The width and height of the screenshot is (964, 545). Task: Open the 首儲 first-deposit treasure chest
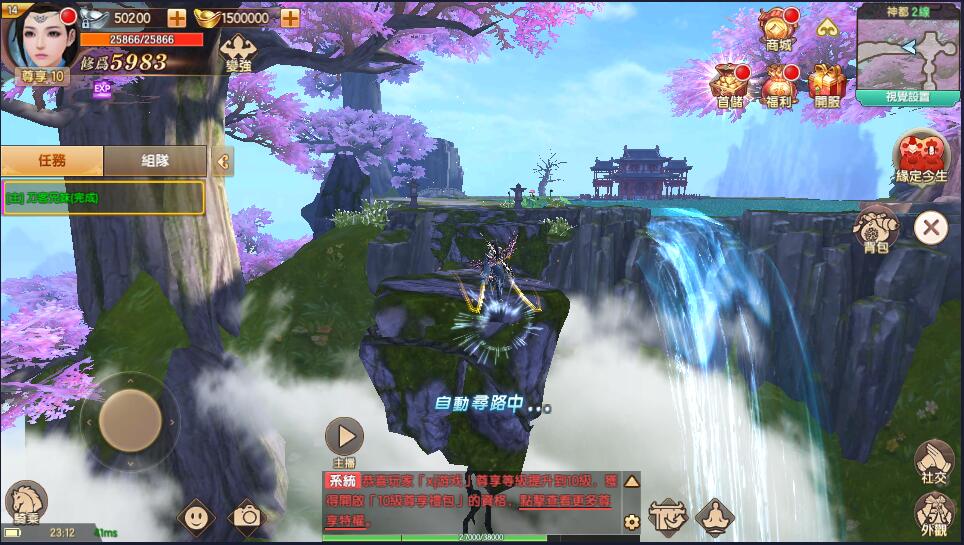point(730,82)
